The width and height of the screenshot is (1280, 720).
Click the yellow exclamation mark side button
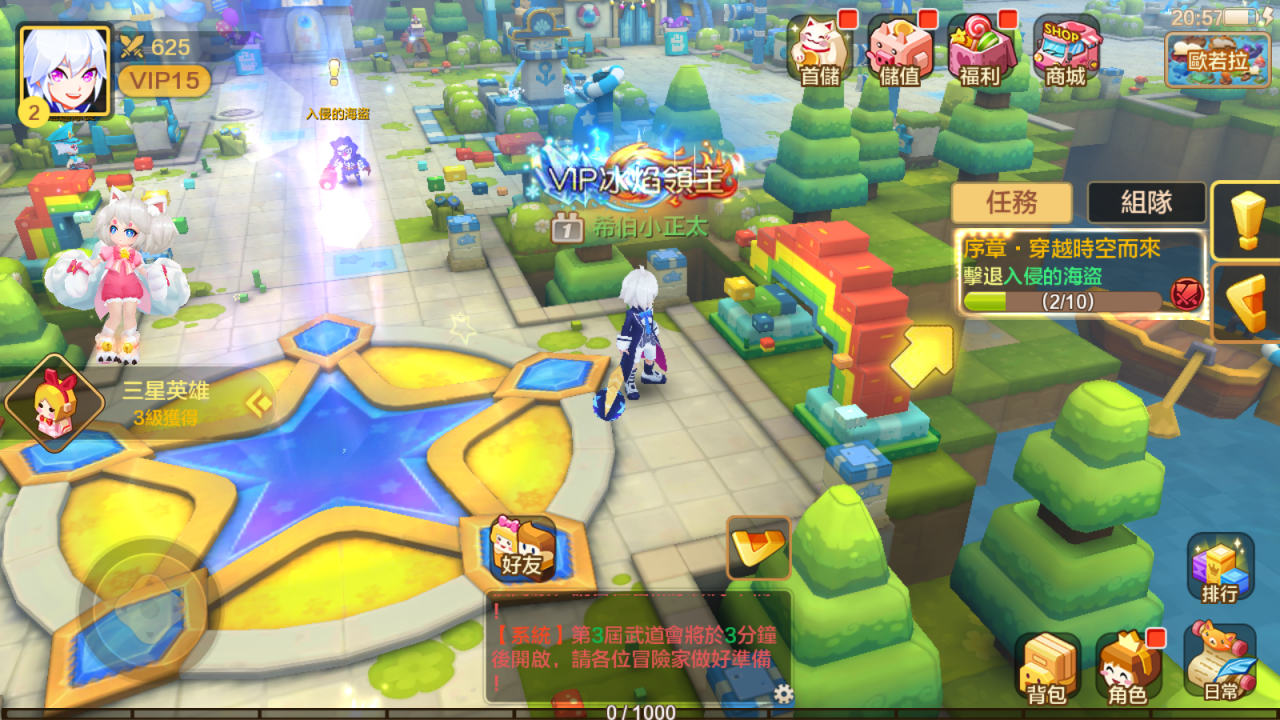(x=1246, y=220)
